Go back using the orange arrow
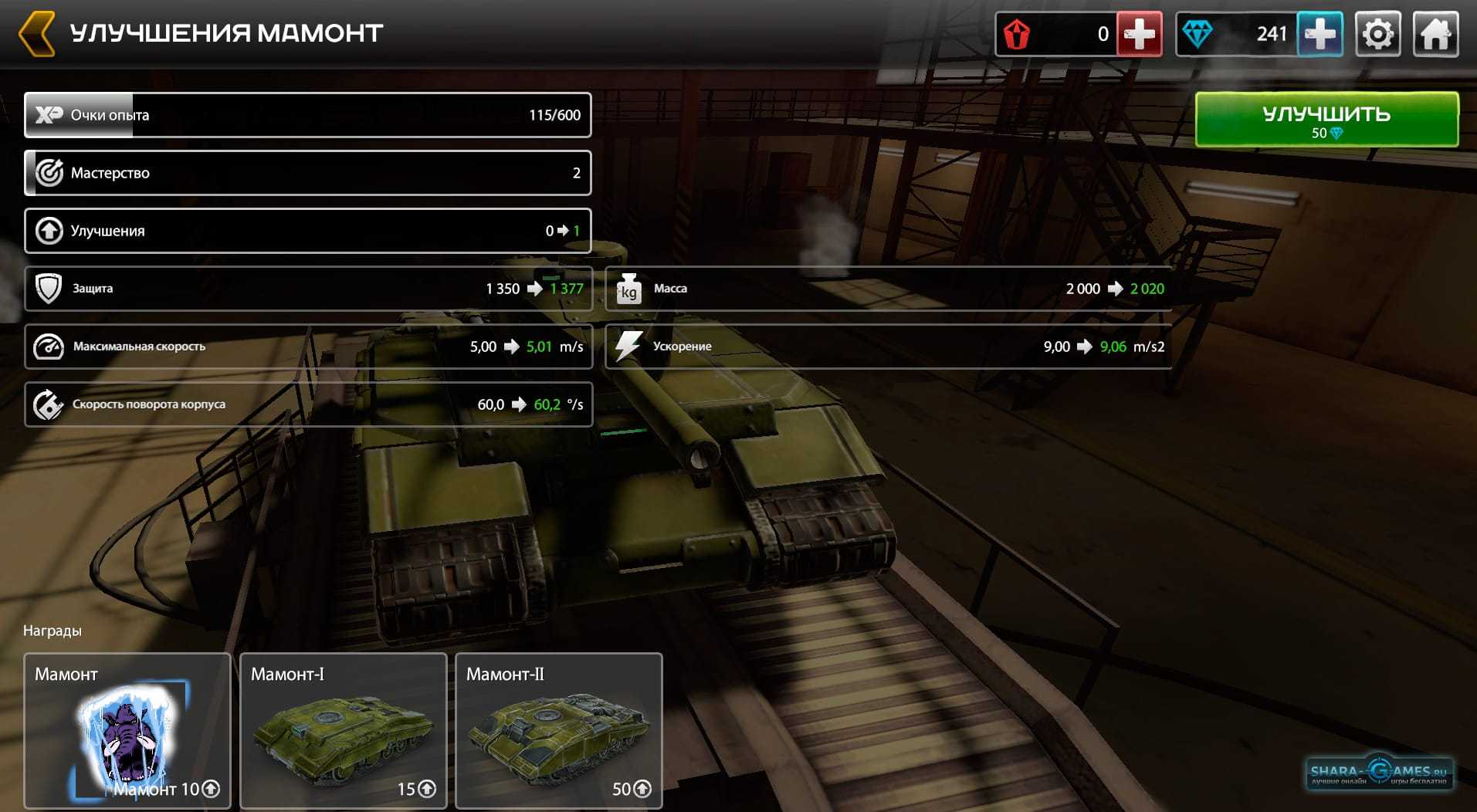Image resolution: width=1477 pixels, height=812 pixels. pyautogui.click(x=36, y=33)
